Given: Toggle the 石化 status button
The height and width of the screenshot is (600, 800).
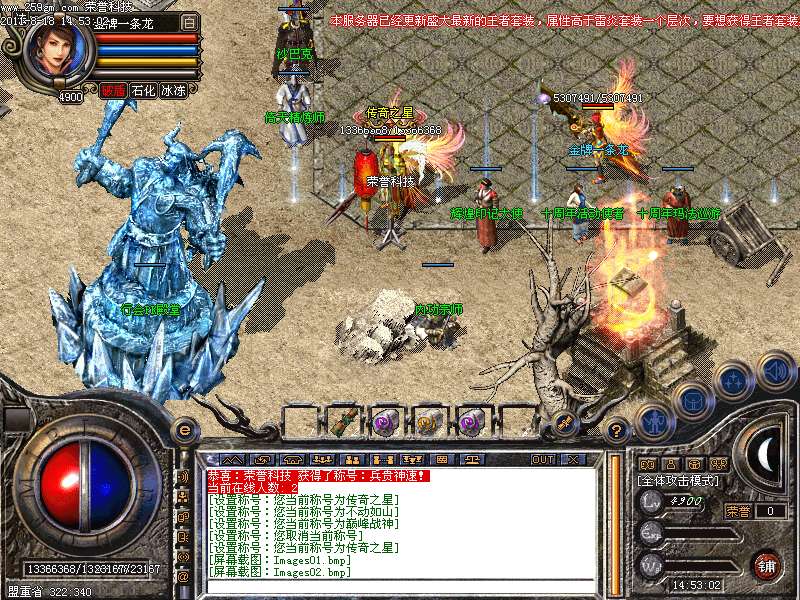Looking at the screenshot, I should point(144,91).
